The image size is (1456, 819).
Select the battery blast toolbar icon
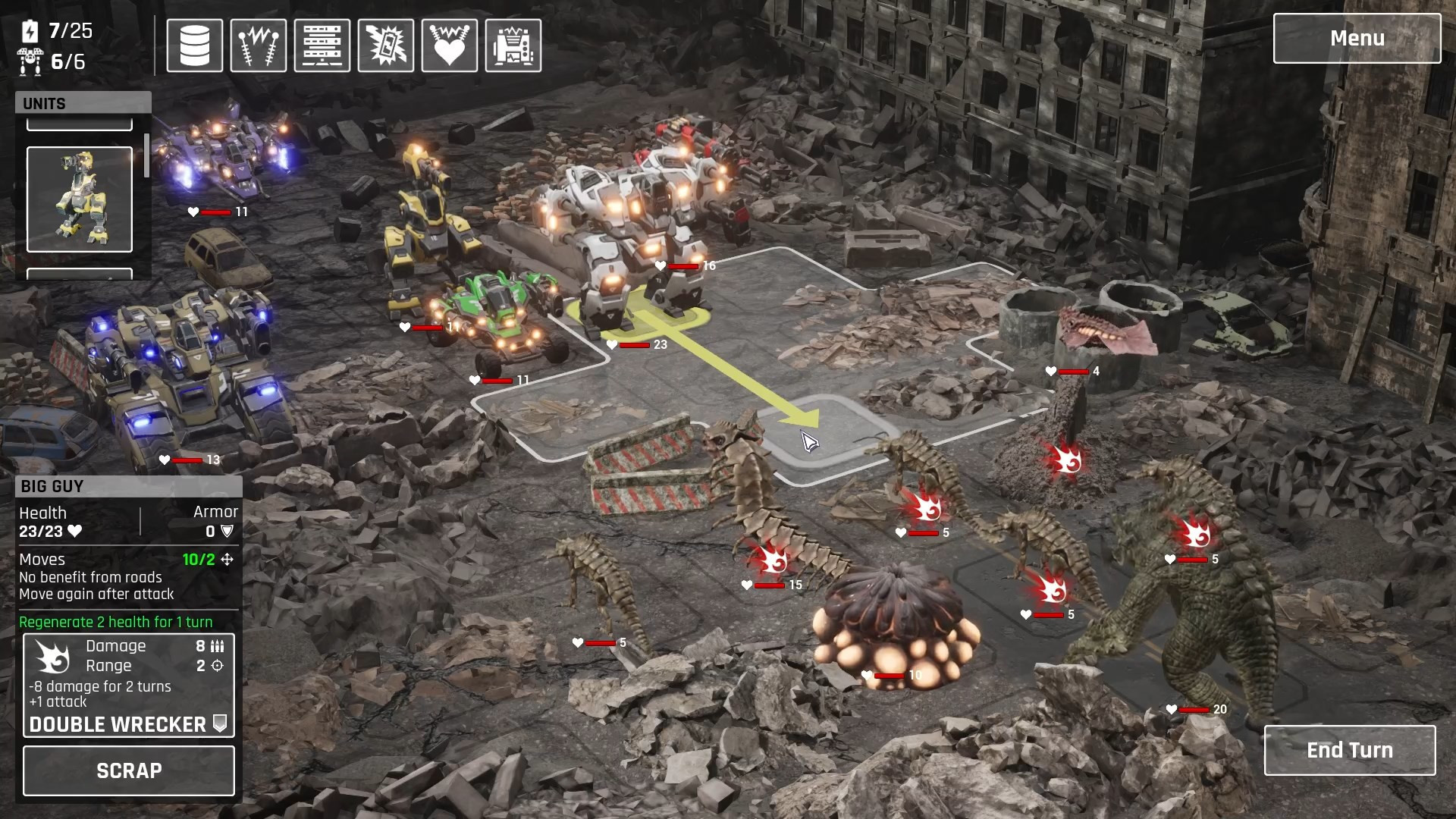coord(386,45)
